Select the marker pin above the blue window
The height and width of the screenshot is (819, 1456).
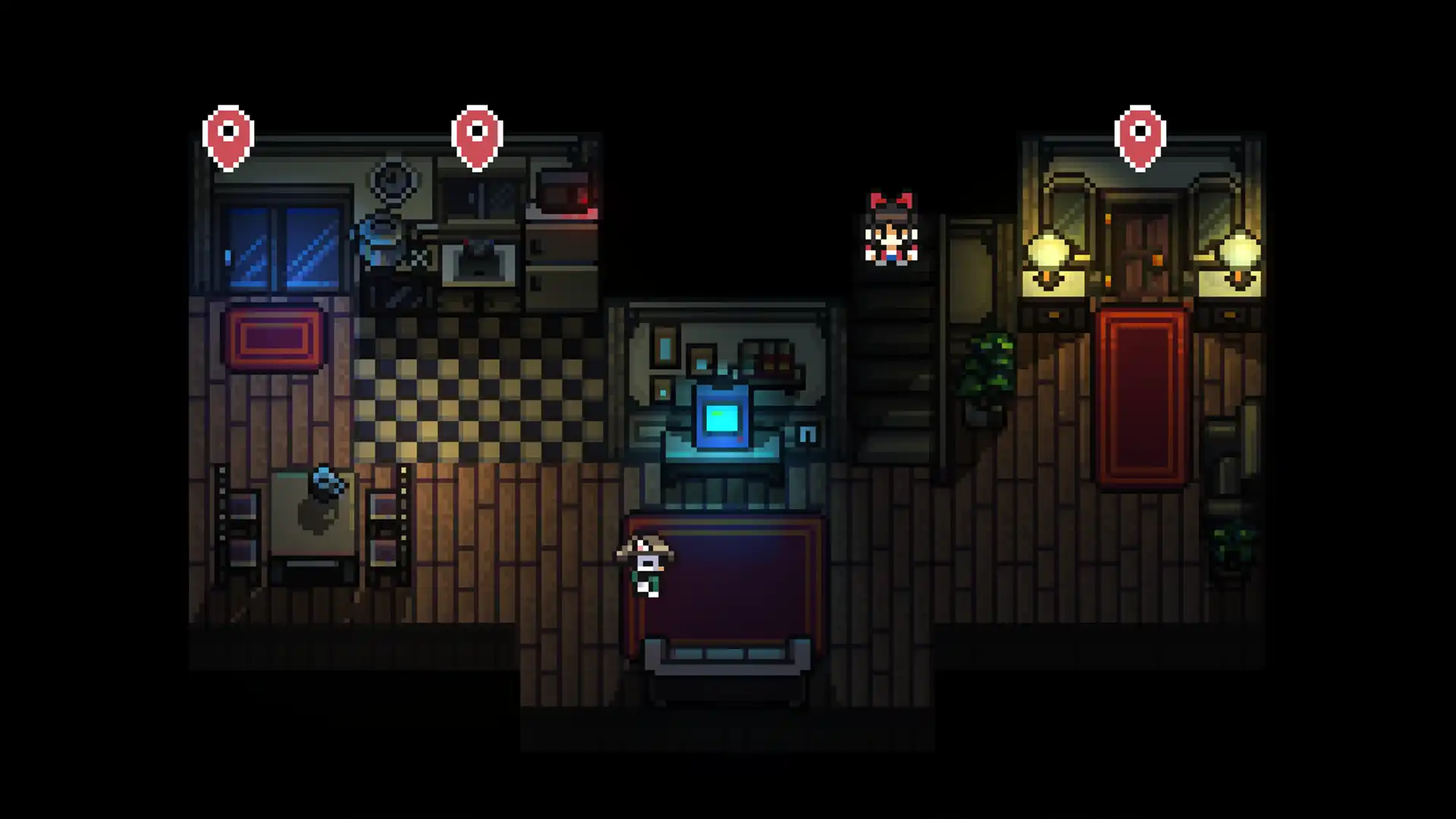[x=228, y=136]
